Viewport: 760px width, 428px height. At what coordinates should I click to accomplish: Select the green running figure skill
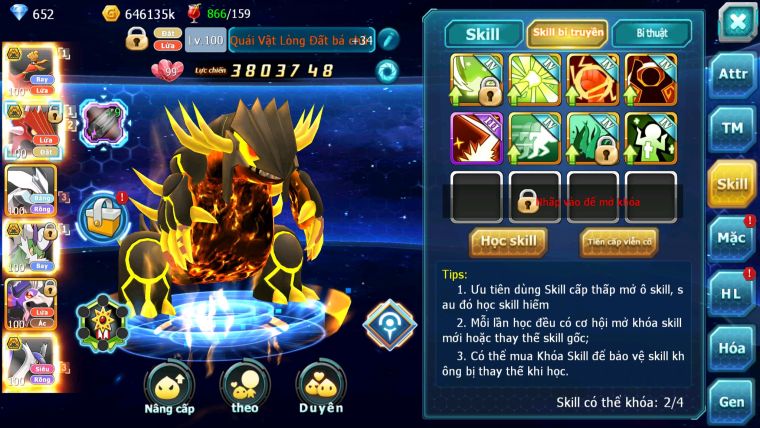click(534, 136)
